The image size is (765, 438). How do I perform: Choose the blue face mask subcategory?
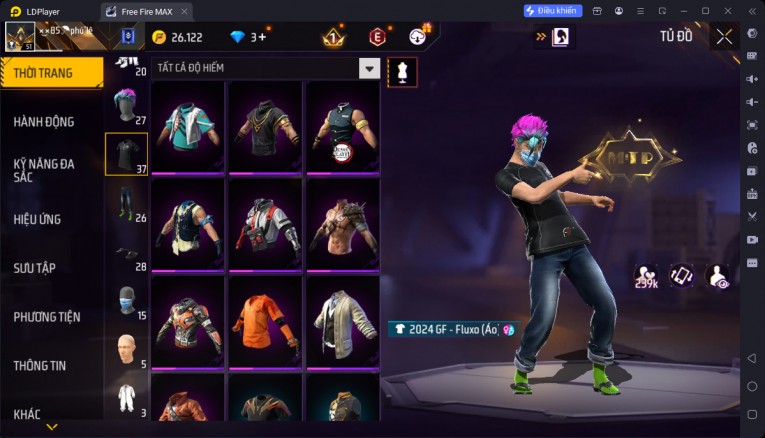(x=125, y=300)
